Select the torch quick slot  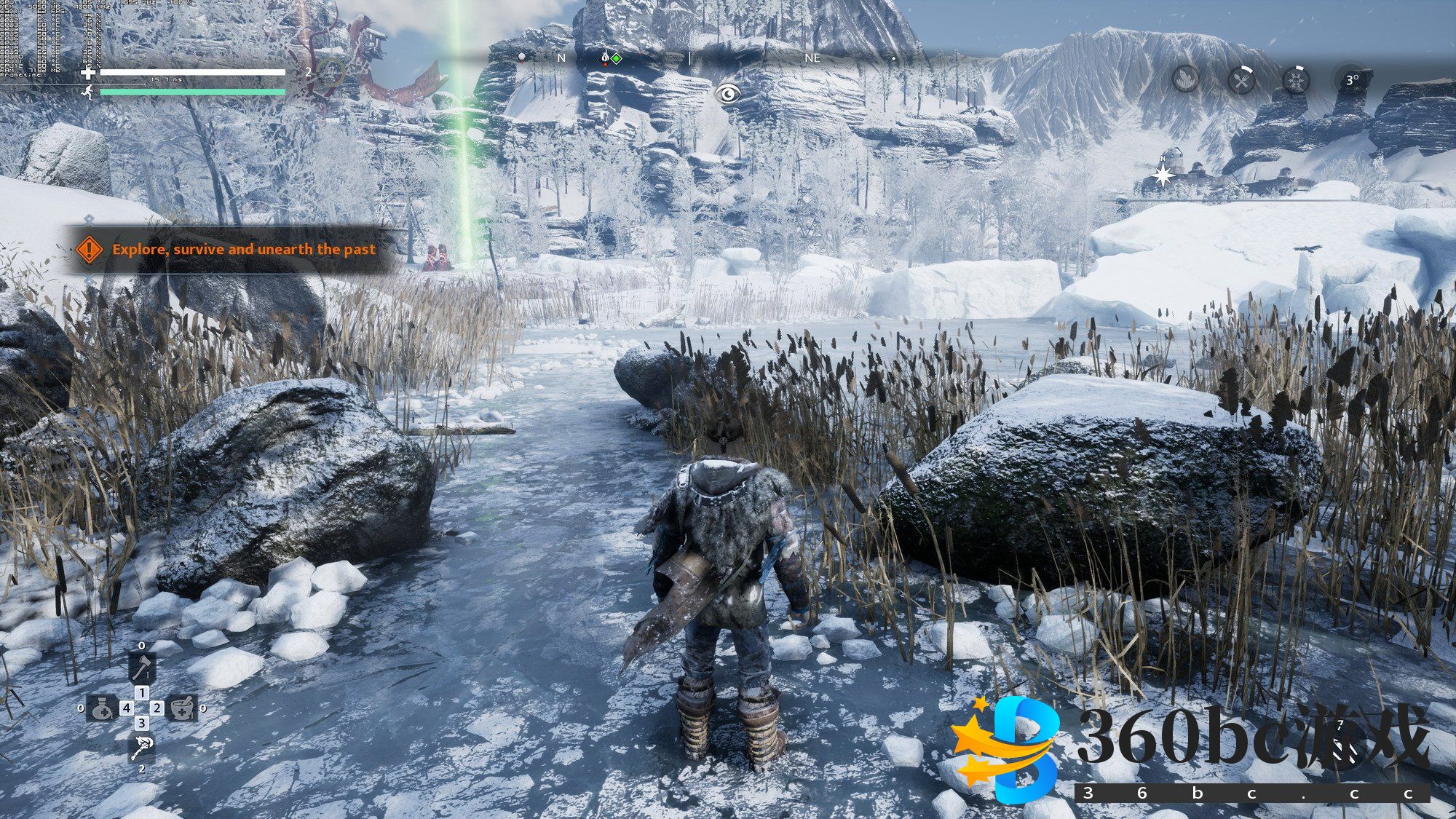pos(141,747)
